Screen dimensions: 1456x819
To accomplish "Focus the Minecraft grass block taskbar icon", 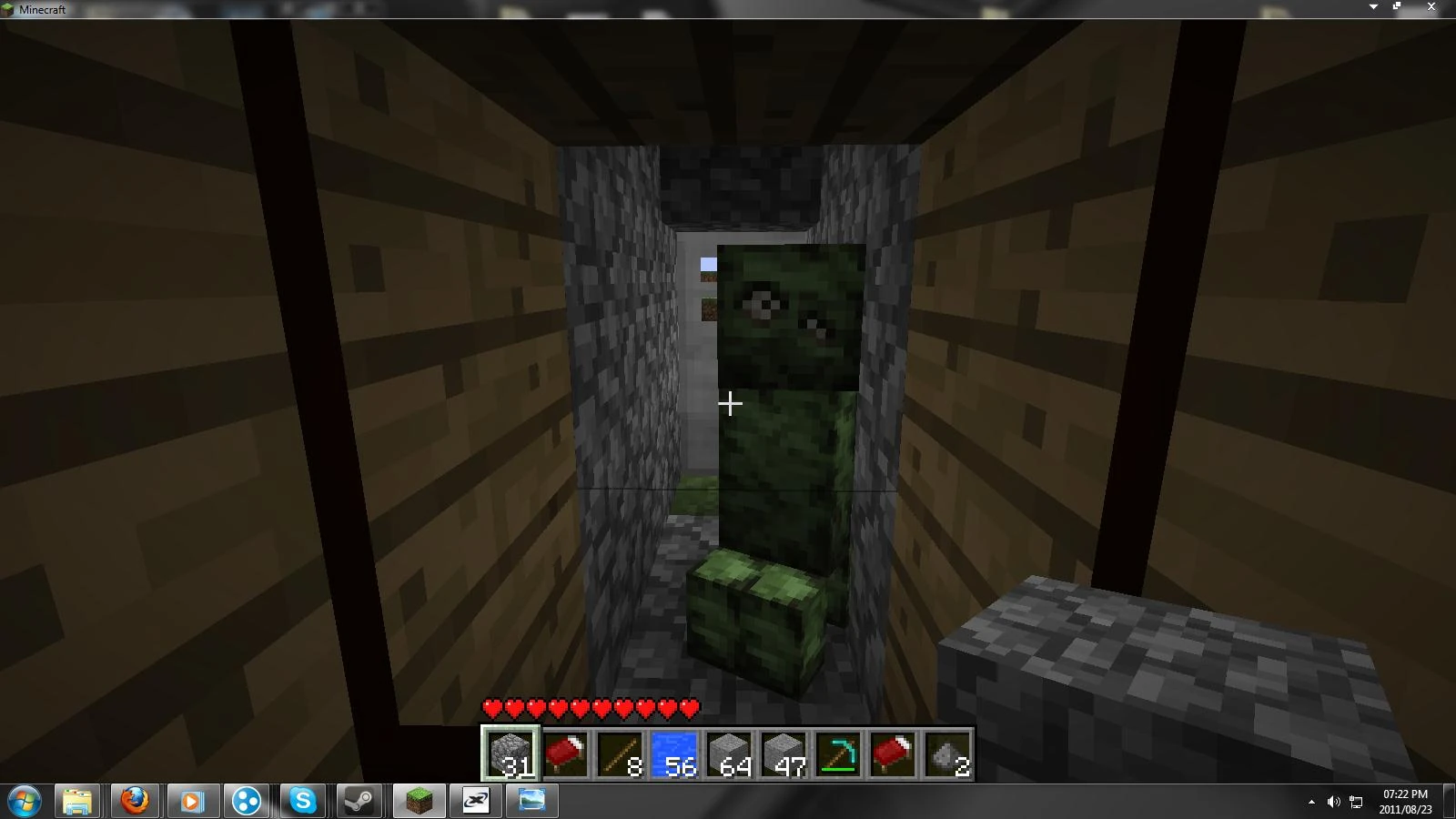I will click(x=417, y=802).
